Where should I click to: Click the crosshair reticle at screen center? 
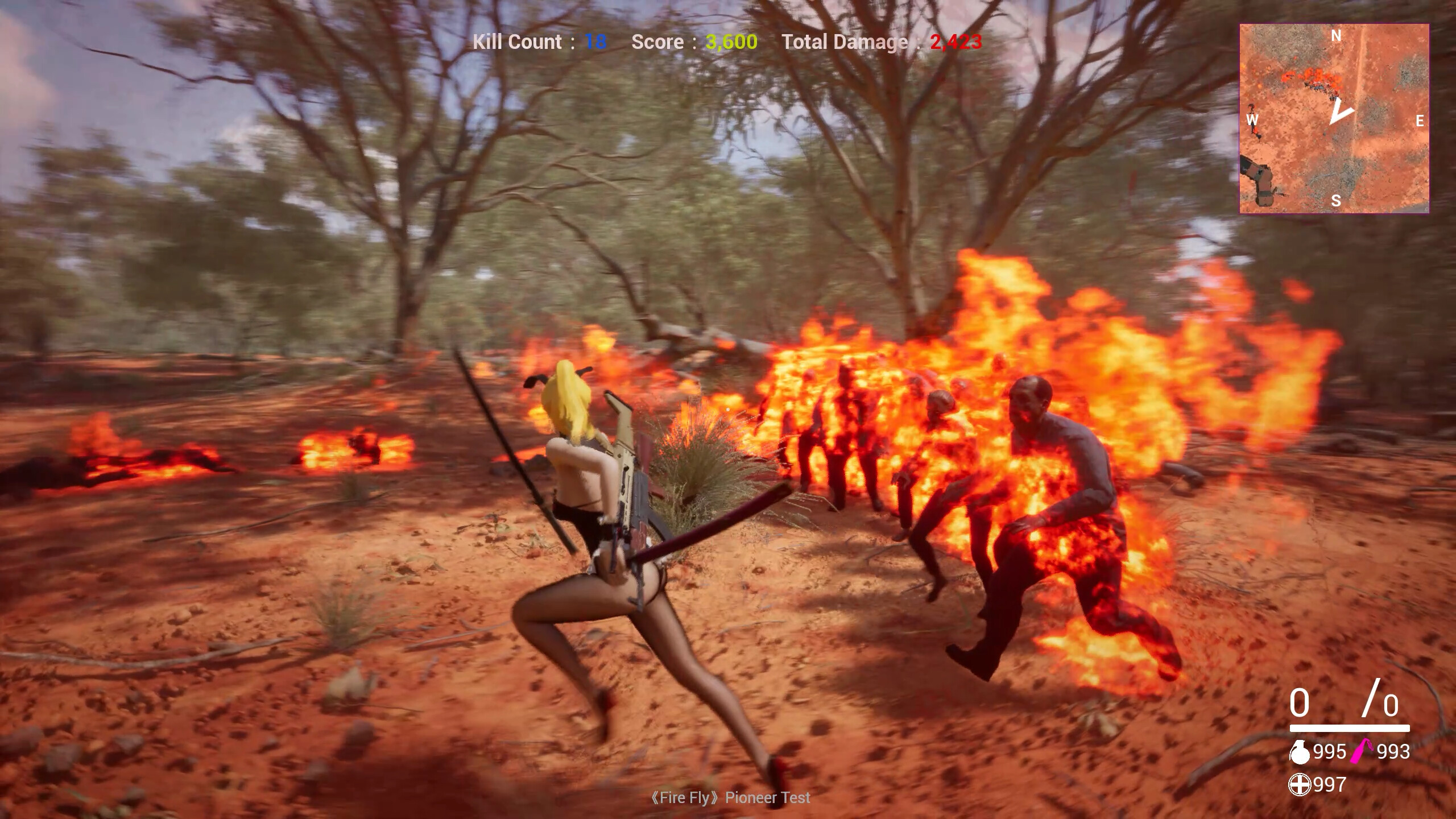(728, 409)
